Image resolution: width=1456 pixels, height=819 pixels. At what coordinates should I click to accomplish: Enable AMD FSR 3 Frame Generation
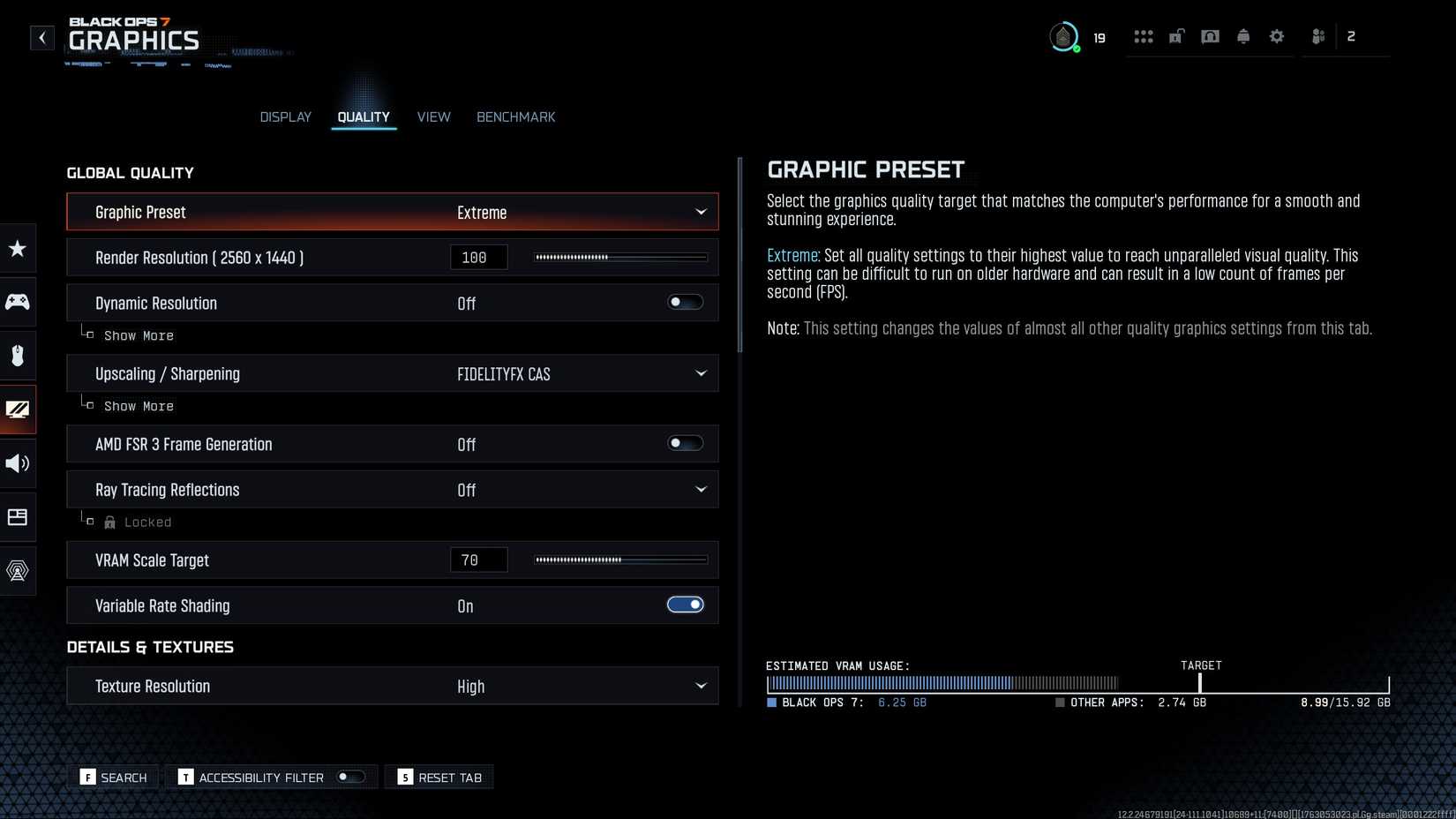coord(685,444)
